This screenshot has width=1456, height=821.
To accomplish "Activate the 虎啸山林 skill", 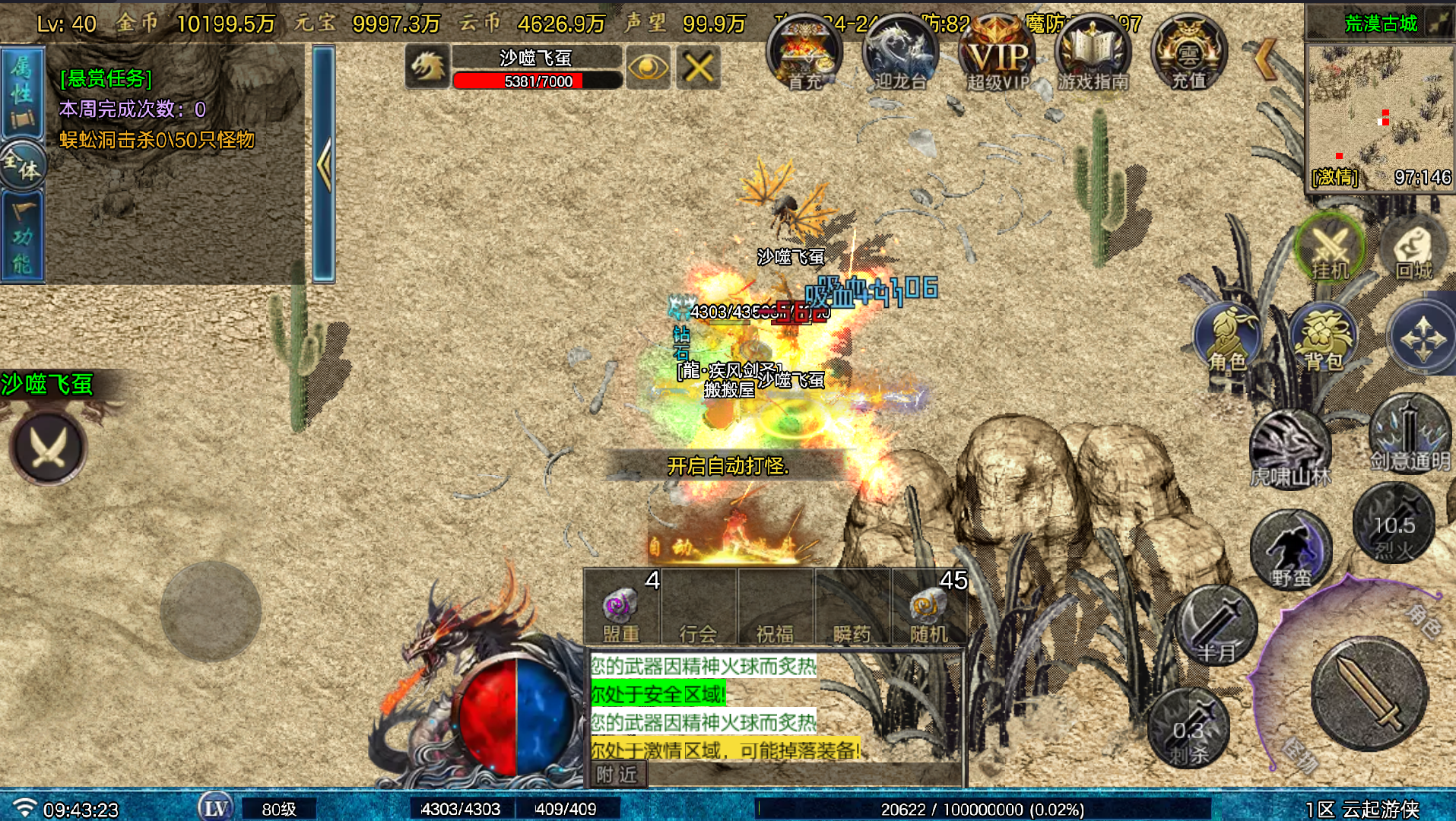I will coord(1290,449).
